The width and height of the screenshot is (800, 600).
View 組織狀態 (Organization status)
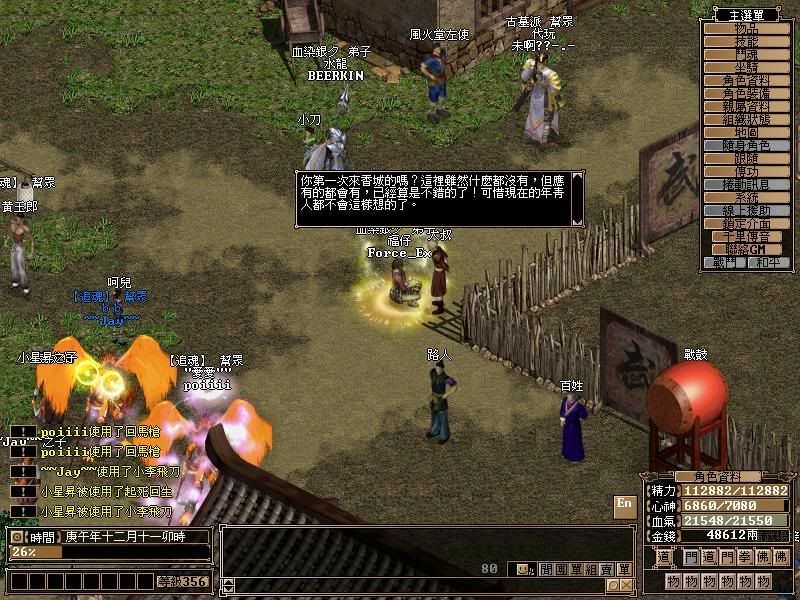pyautogui.click(x=746, y=119)
